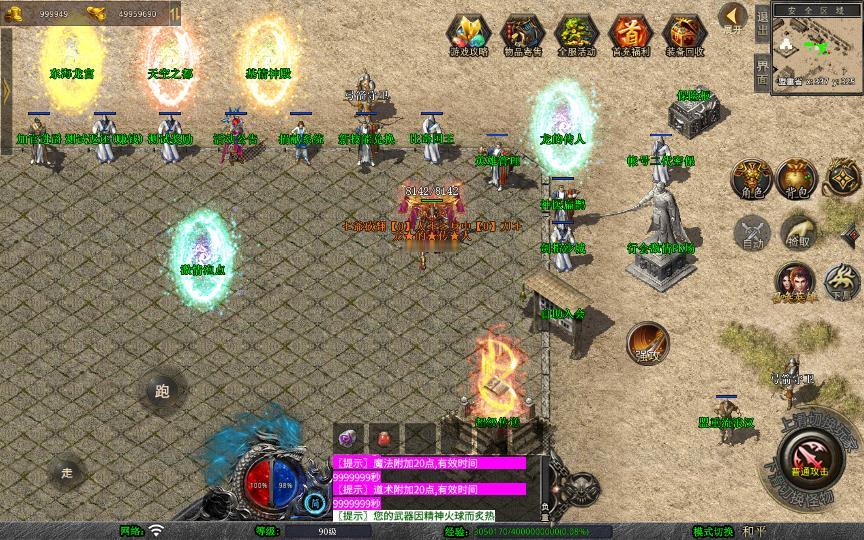
Task: Open the 装备回收 equipment recycling chest
Action: [x=684, y=34]
